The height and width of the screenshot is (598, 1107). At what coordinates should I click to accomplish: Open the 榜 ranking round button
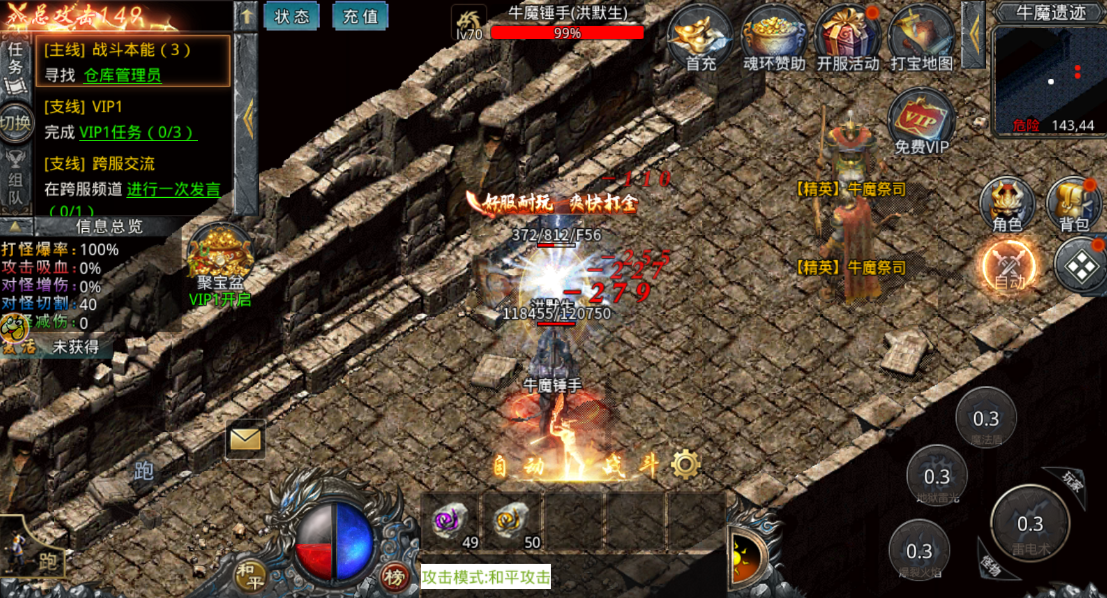coord(395,575)
